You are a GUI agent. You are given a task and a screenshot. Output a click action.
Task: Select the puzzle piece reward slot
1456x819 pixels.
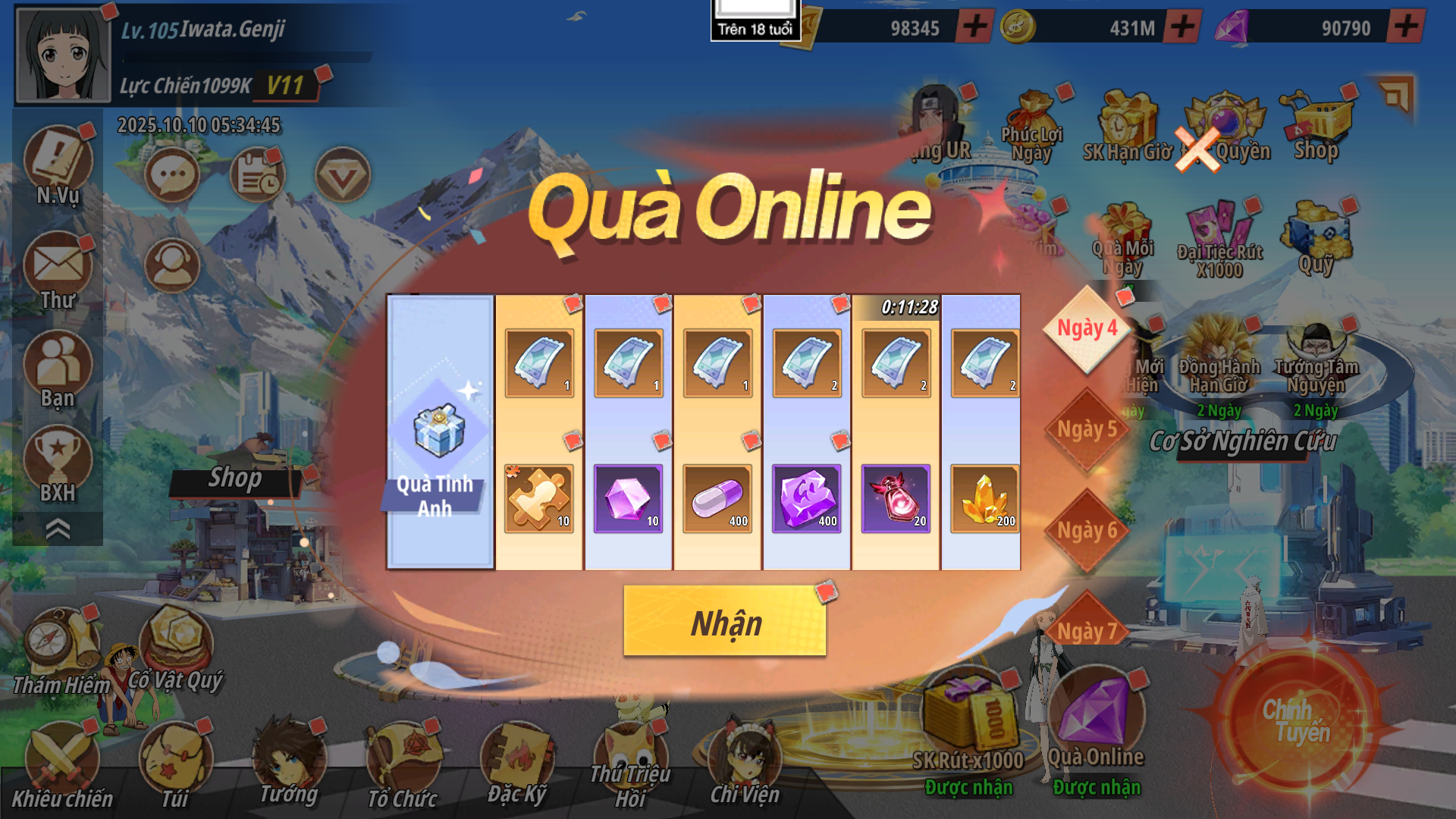[x=538, y=498]
